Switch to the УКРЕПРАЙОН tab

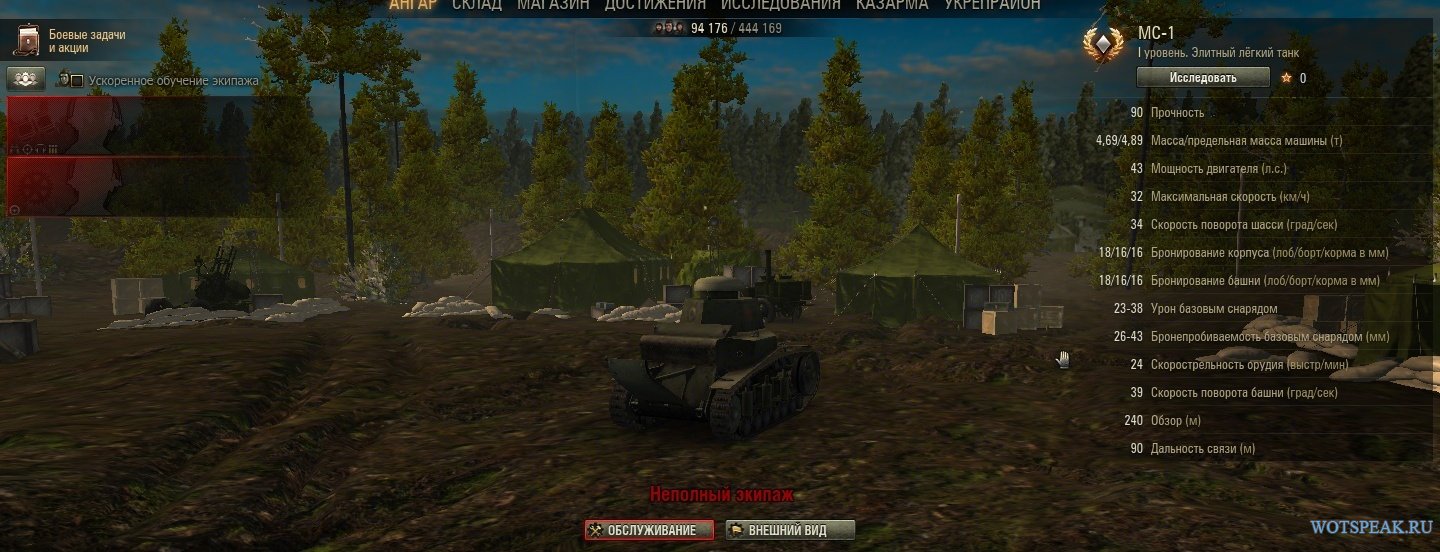[x=992, y=5]
